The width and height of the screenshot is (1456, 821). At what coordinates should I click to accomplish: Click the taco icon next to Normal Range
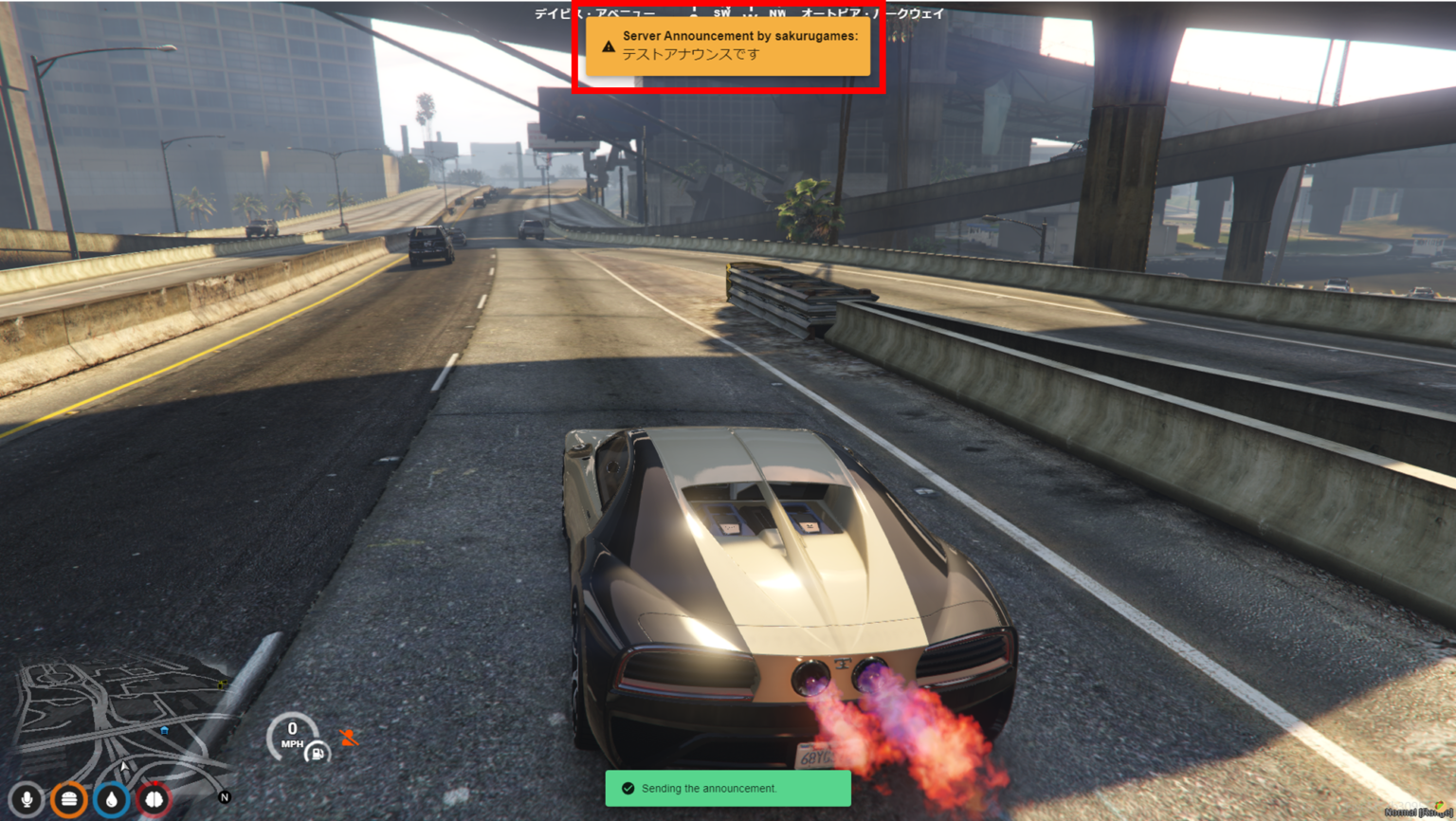pos(1439,806)
